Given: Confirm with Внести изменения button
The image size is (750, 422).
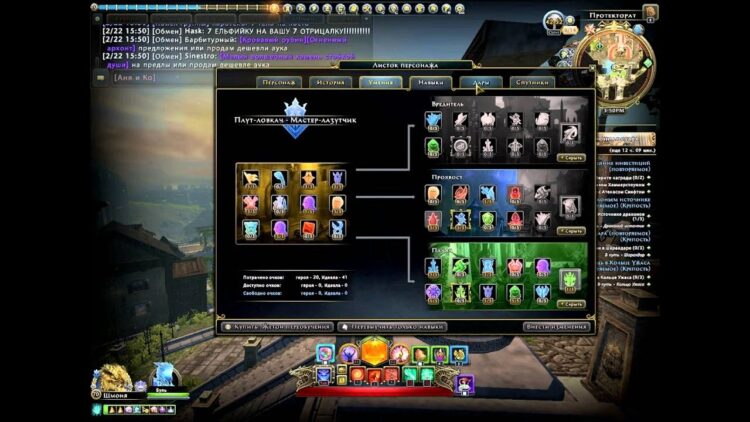Looking at the screenshot, I should coord(556,326).
